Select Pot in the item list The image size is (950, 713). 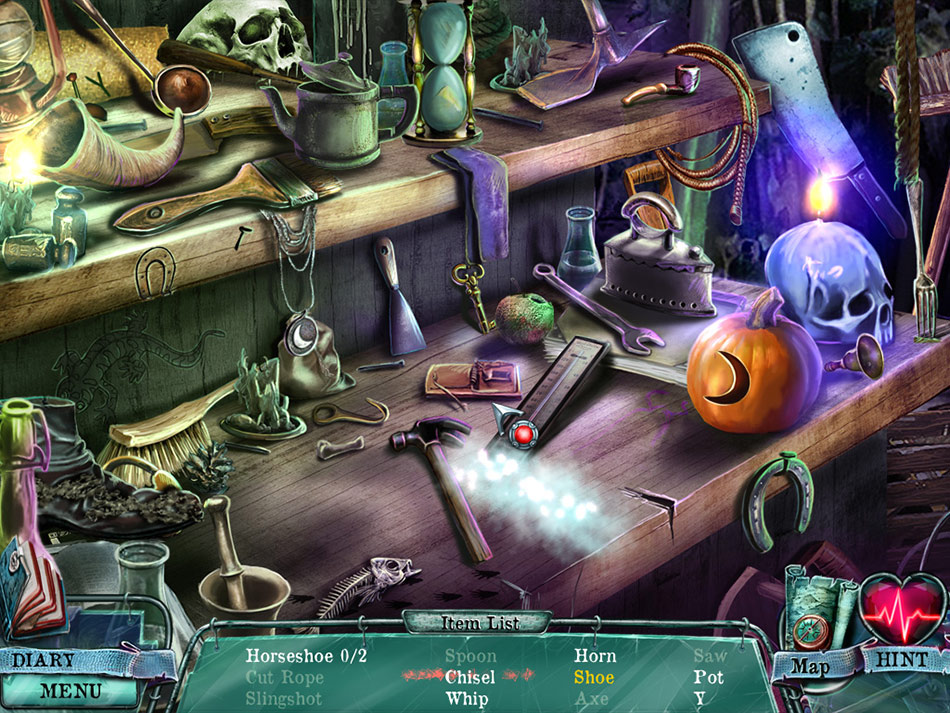coord(708,677)
